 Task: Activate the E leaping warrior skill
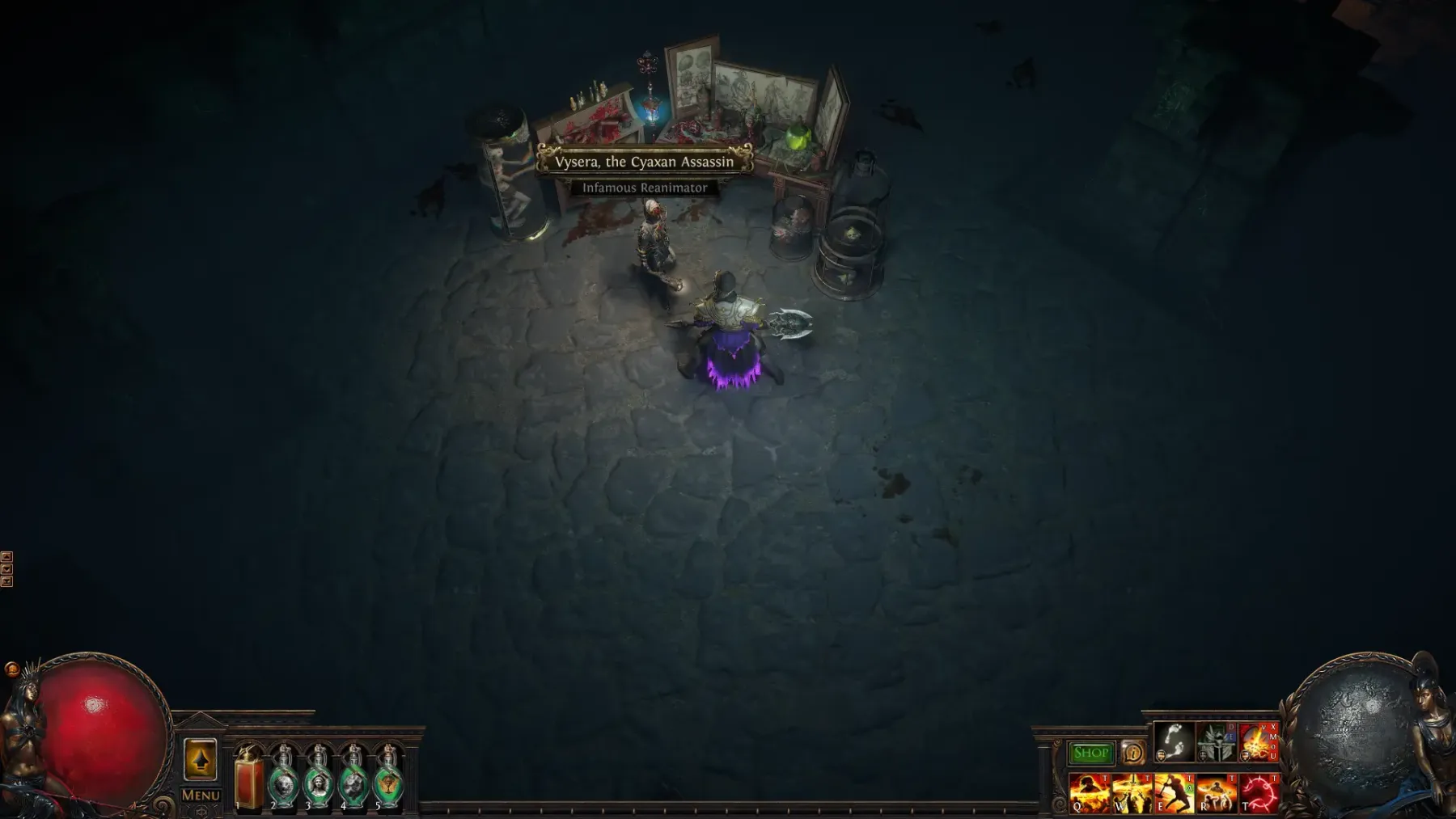pos(1173,792)
